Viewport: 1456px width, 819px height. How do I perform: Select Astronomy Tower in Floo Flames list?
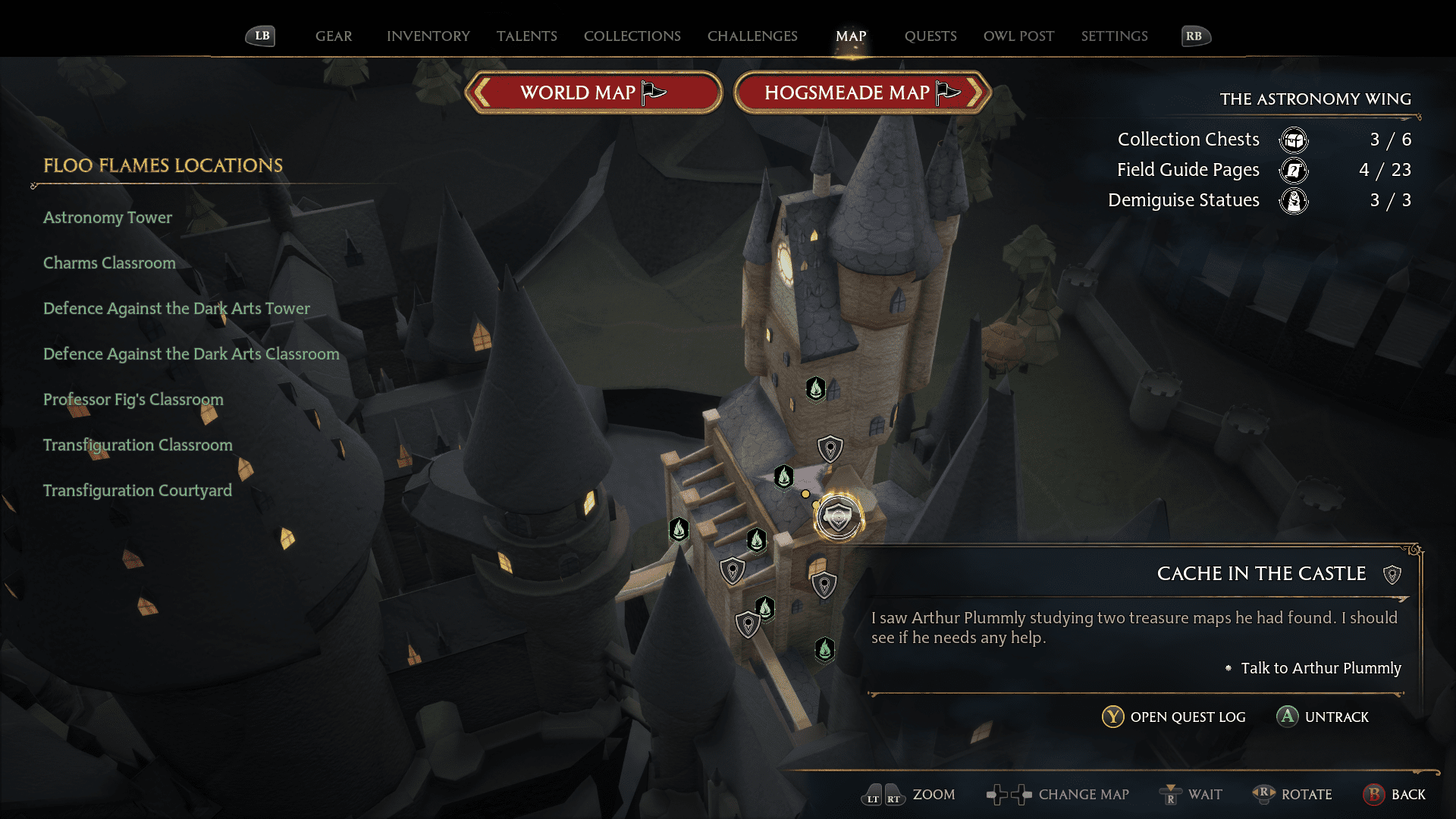[107, 218]
